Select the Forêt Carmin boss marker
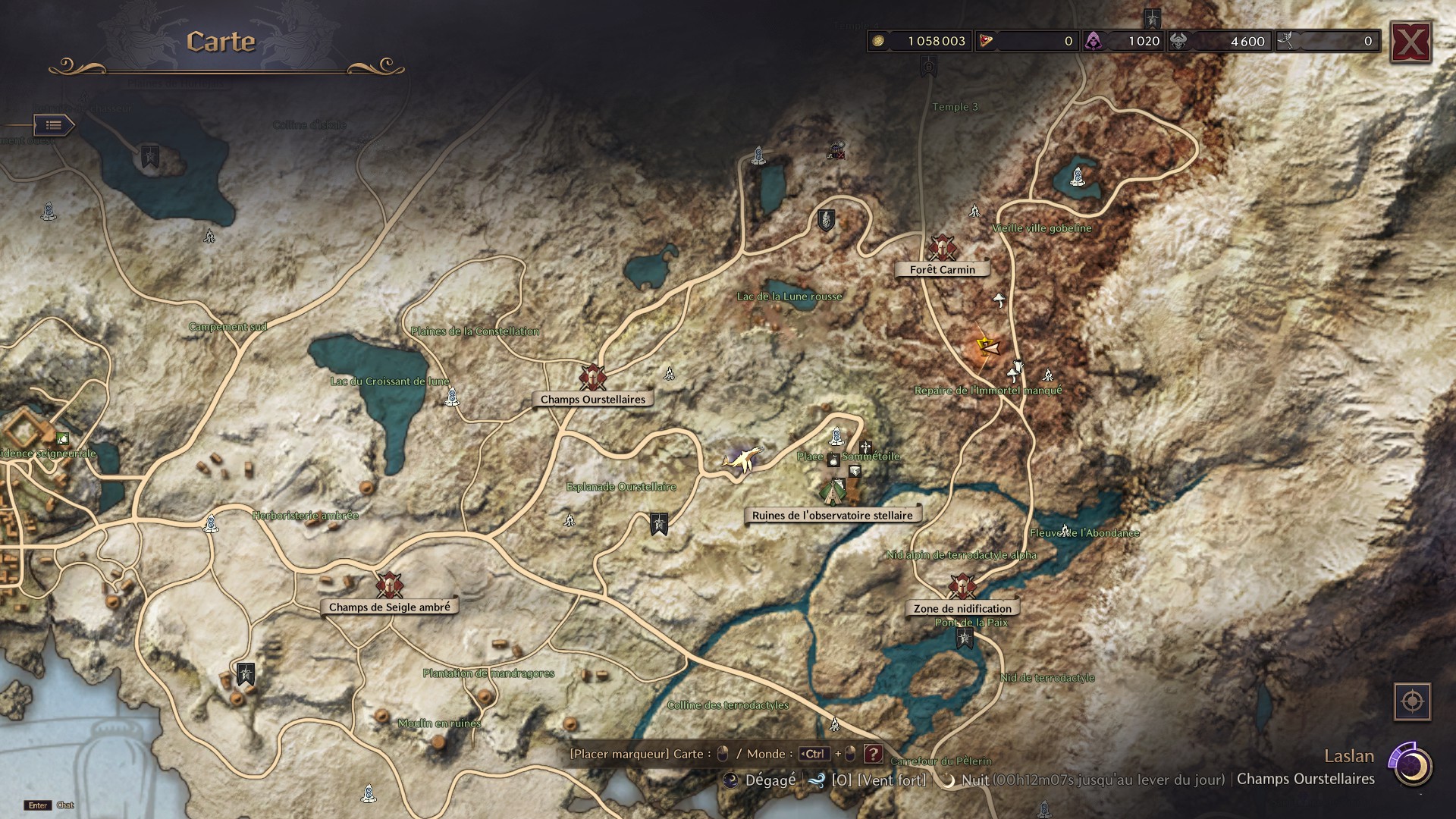The width and height of the screenshot is (1456, 819). point(943,249)
